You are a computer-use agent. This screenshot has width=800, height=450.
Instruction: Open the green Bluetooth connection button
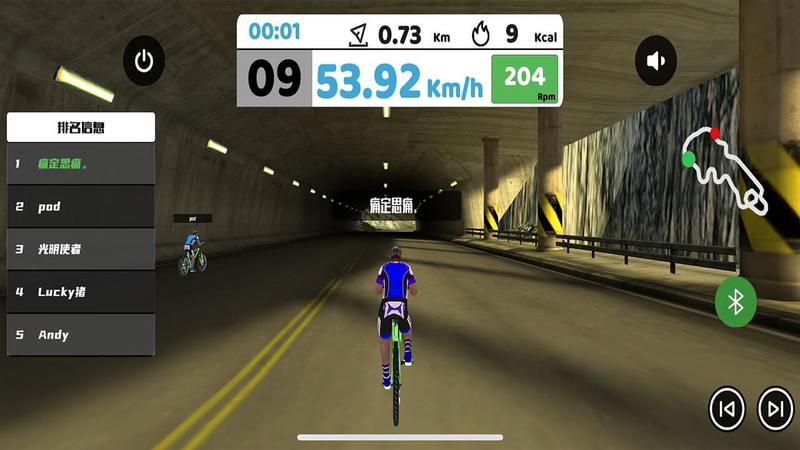tap(736, 301)
